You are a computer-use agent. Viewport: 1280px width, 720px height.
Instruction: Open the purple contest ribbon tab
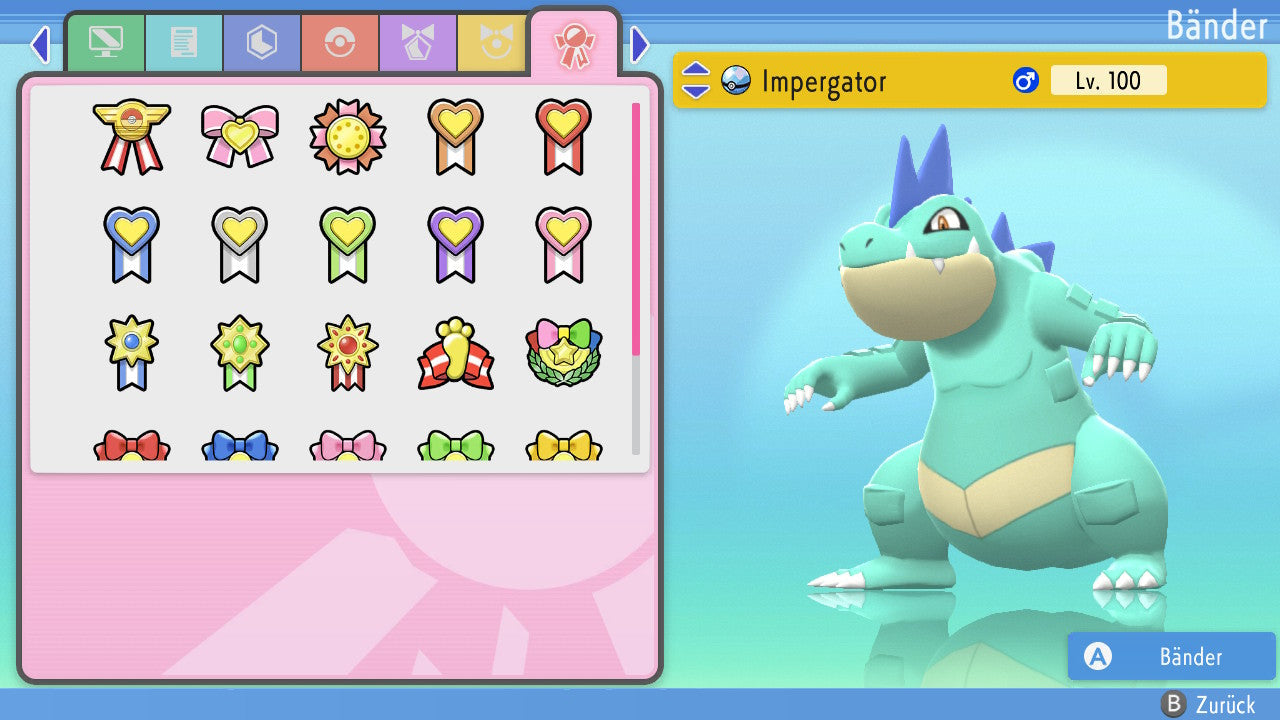418,43
